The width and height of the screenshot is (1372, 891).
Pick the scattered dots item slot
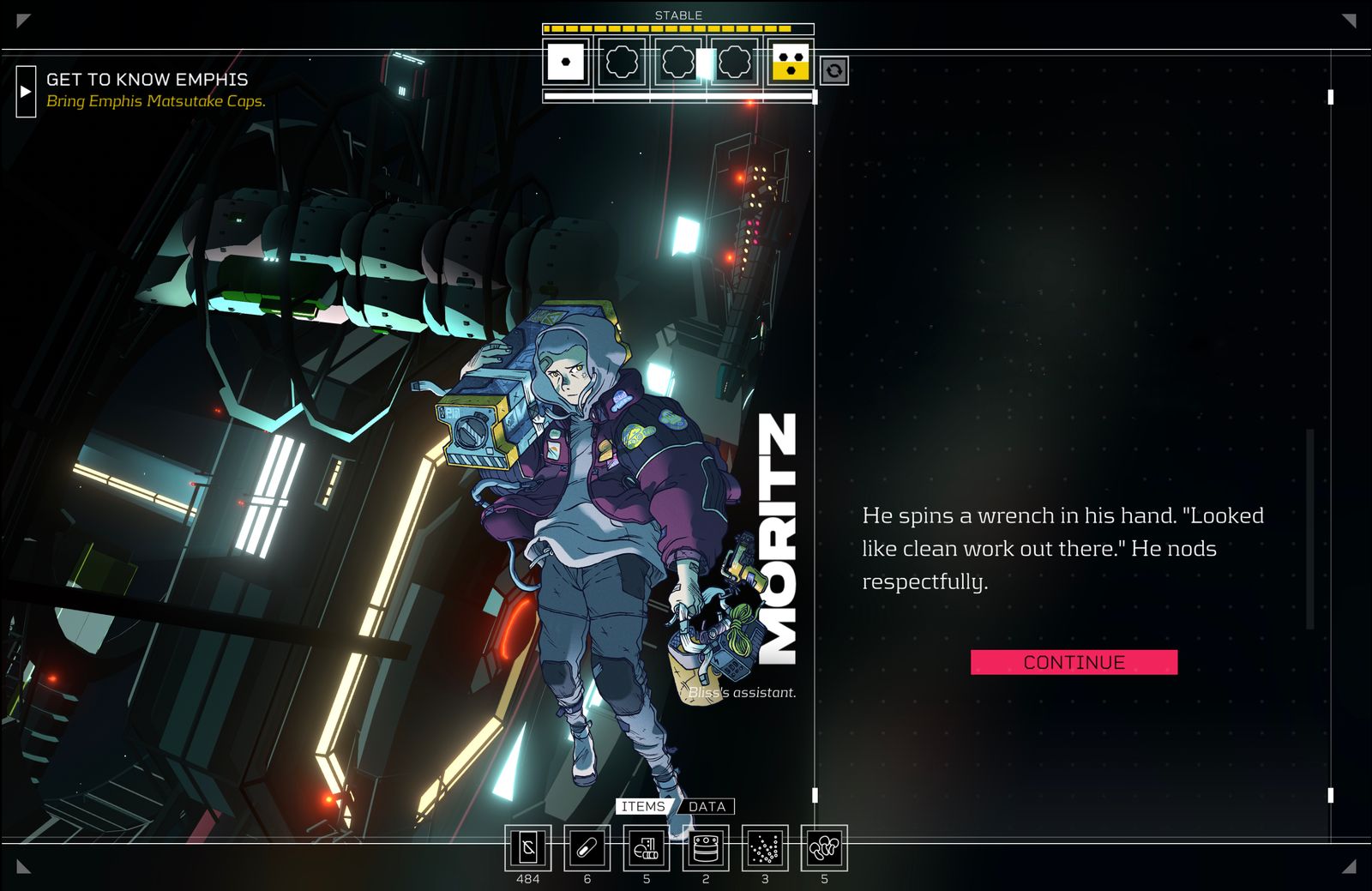(x=765, y=848)
